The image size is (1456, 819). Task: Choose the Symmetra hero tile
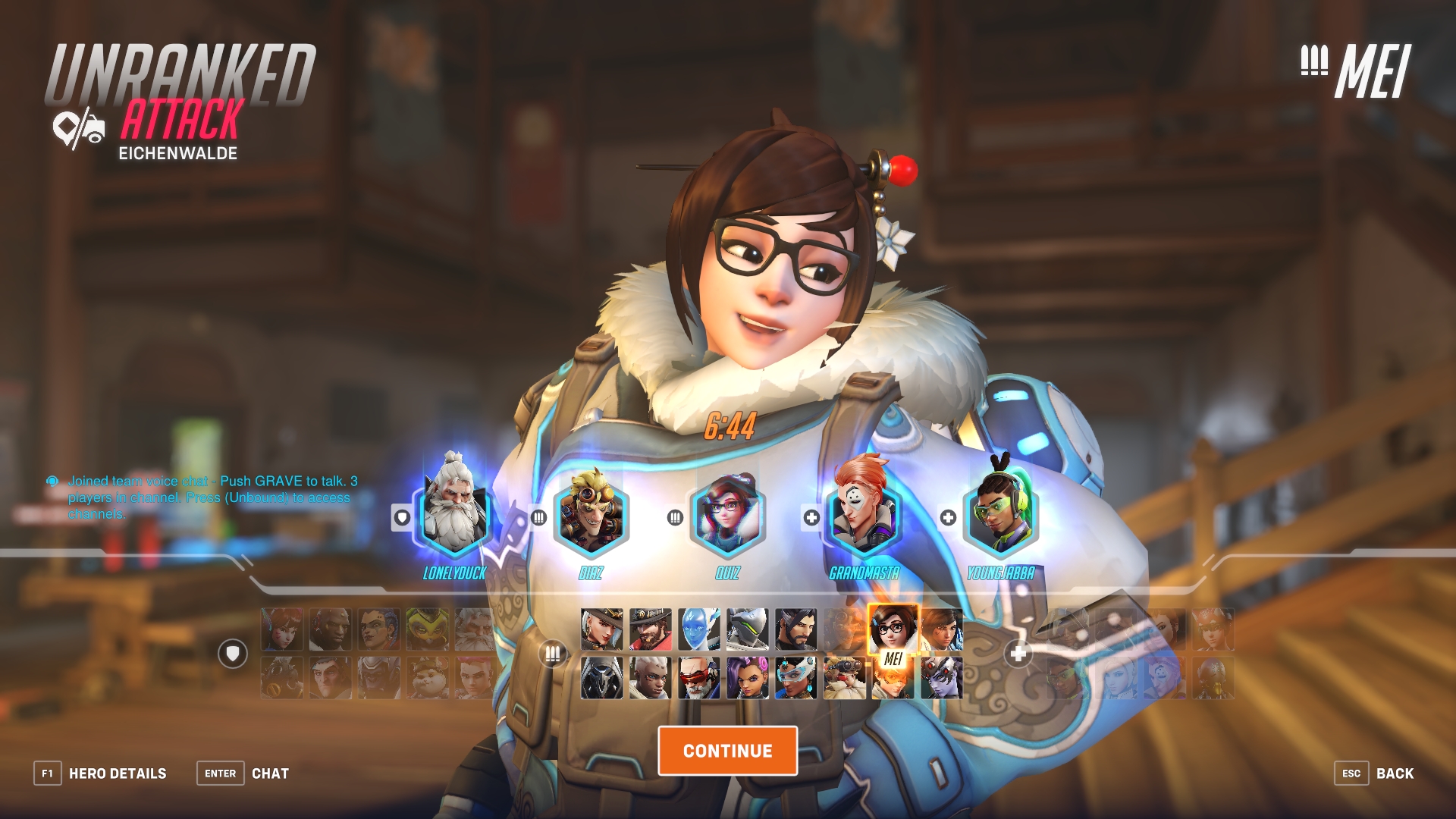(796, 678)
